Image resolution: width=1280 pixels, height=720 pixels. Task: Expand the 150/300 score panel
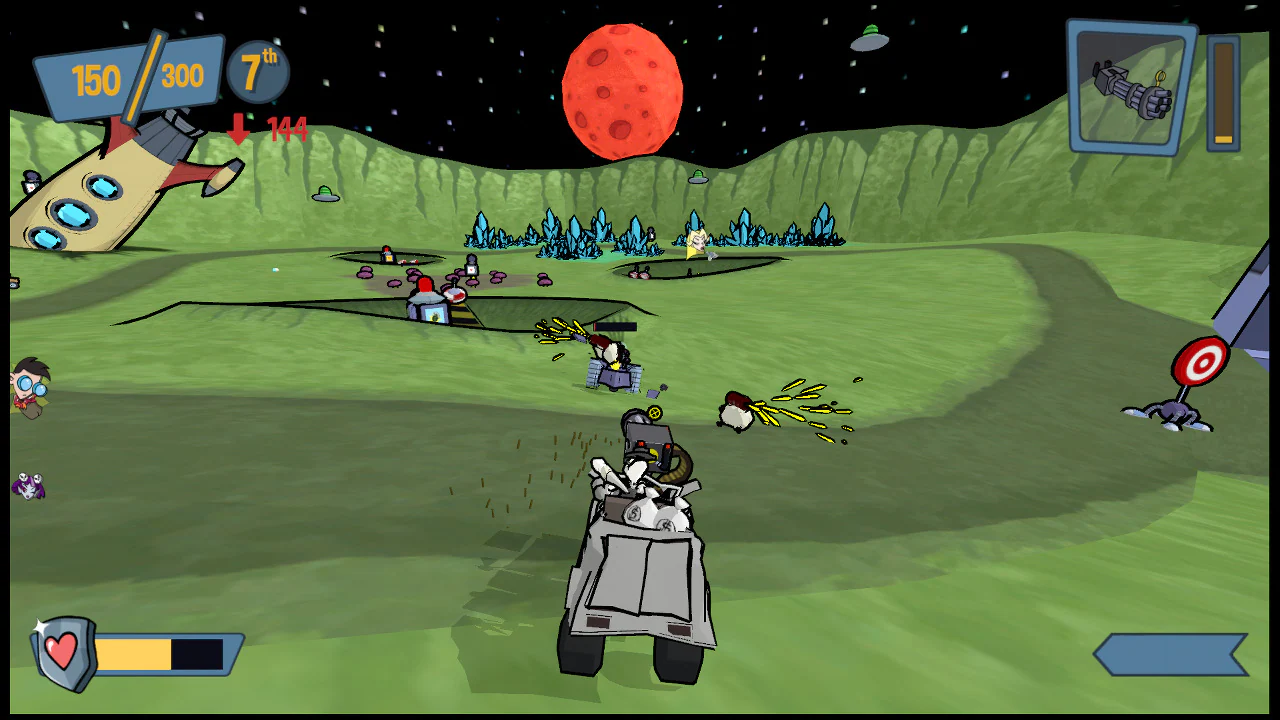(x=130, y=75)
